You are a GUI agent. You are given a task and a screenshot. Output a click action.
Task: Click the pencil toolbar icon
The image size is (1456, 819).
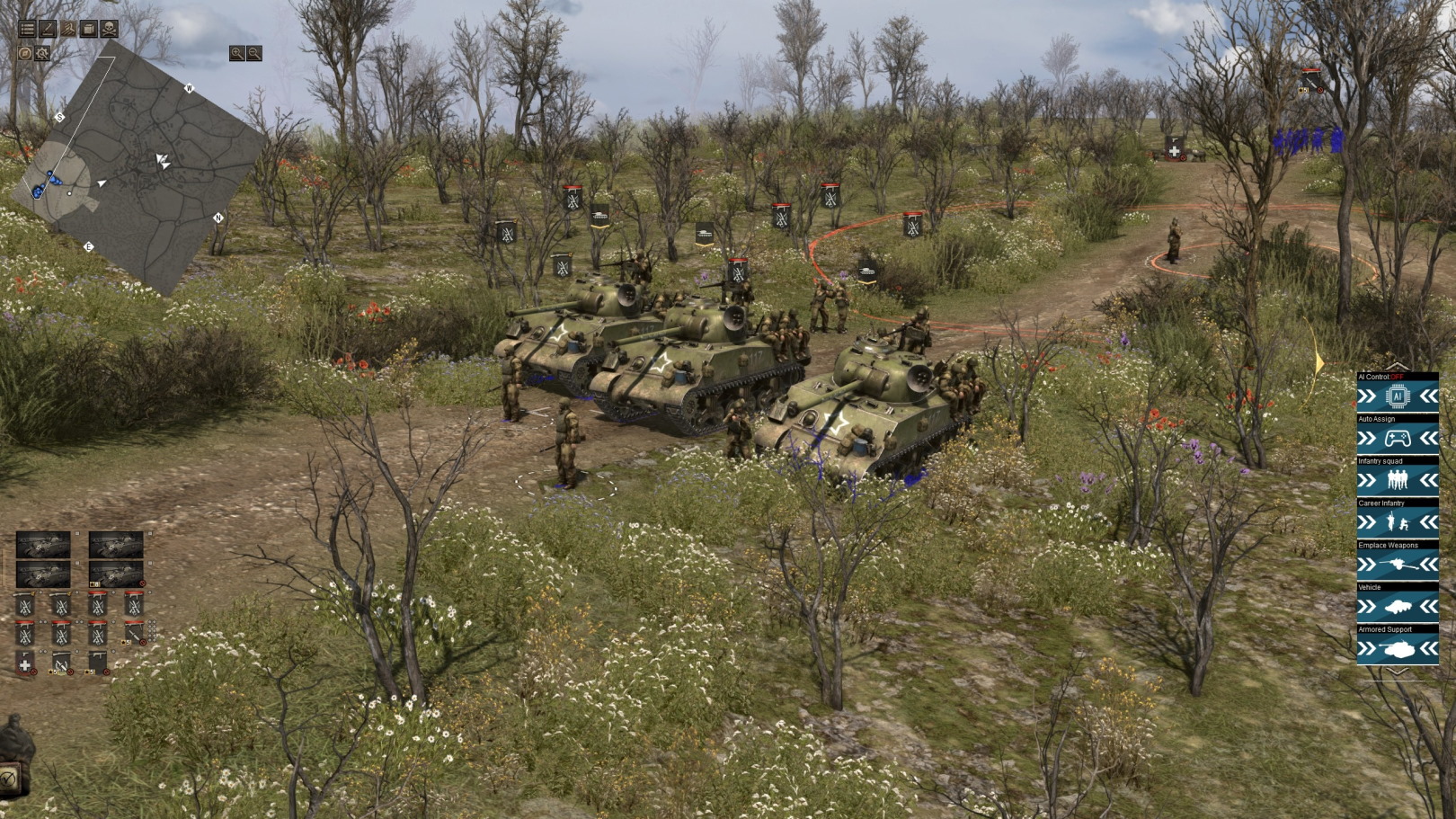click(48, 29)
